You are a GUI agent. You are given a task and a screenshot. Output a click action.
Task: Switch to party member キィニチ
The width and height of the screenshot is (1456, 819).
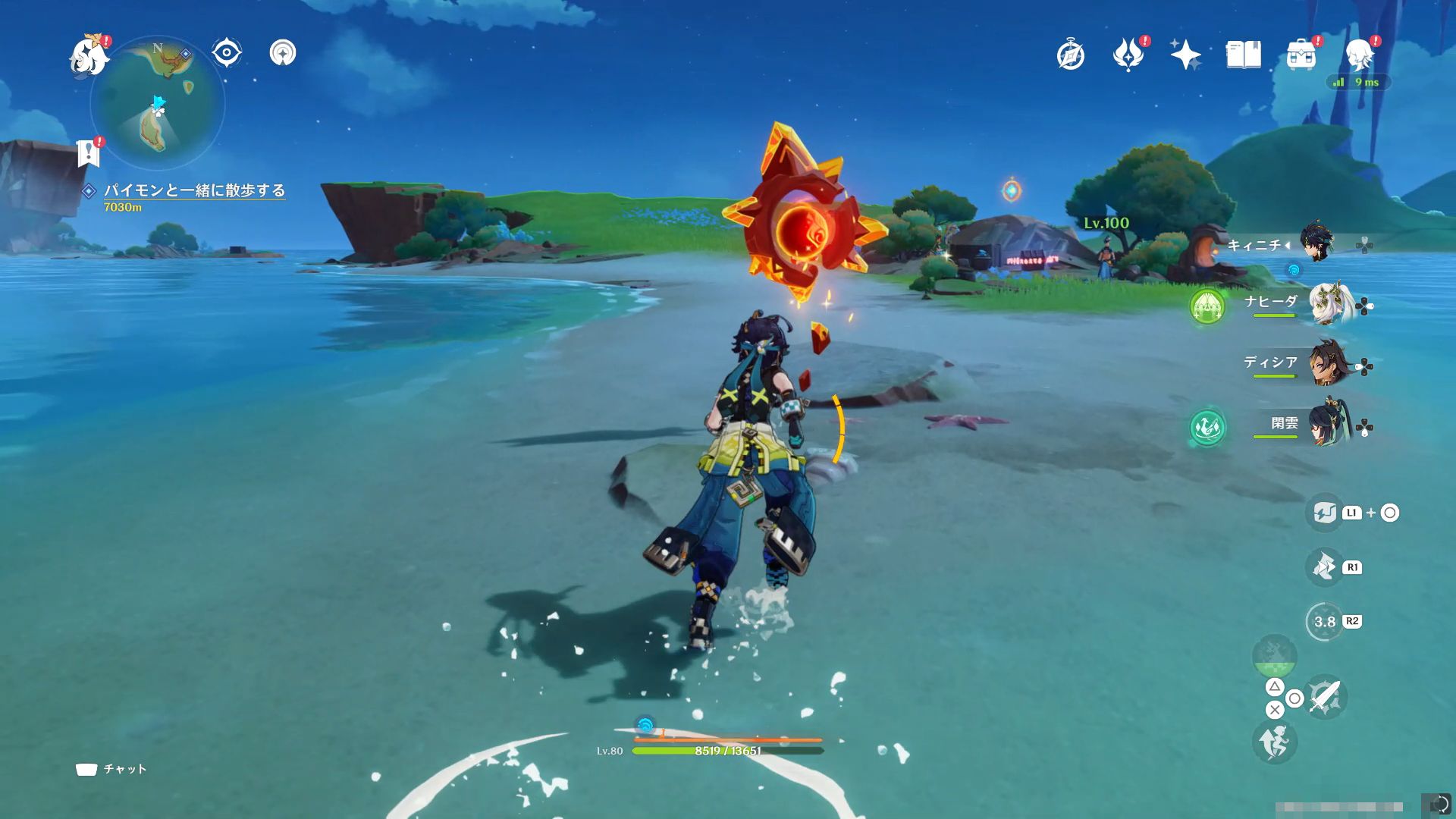point(1316,243)
